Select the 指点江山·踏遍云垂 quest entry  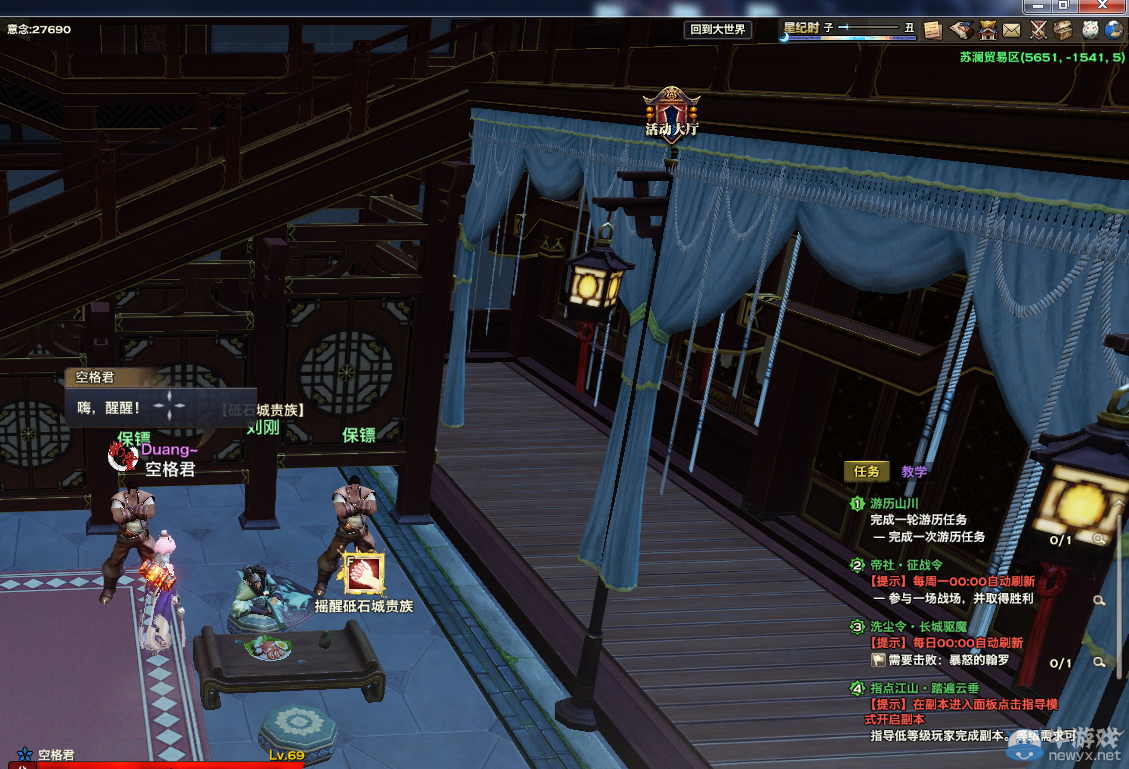pos(924,688)
